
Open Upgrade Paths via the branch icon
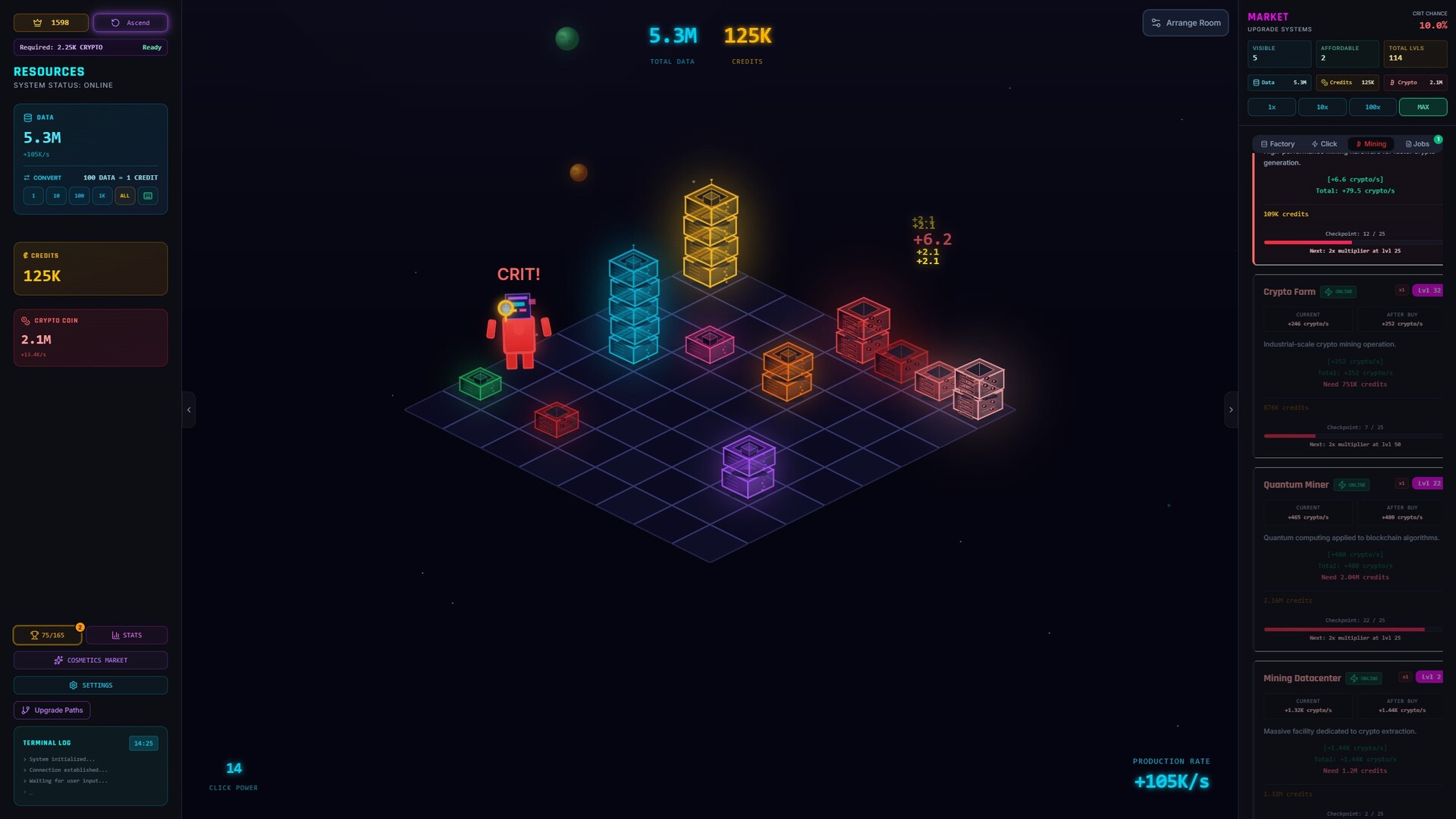pyautogui.click(x=27, y=710)
